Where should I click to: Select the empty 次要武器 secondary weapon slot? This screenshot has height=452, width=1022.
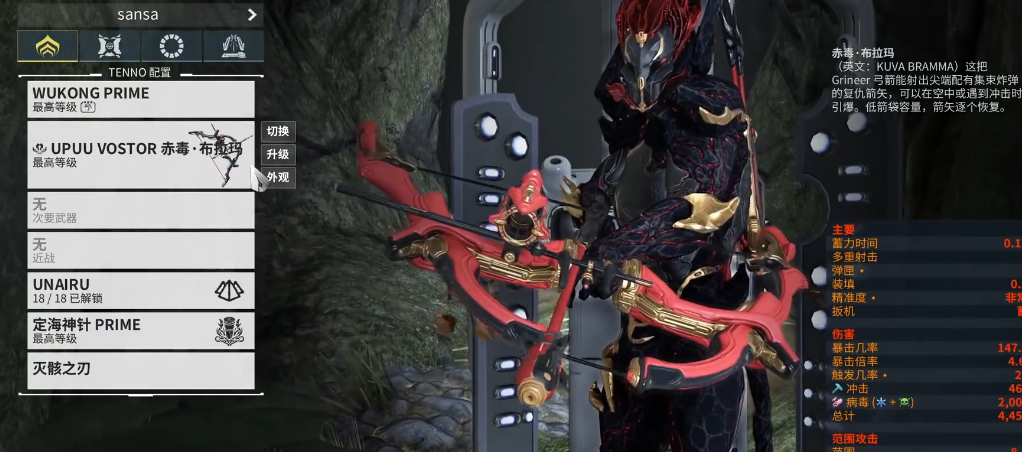[141, 210]
